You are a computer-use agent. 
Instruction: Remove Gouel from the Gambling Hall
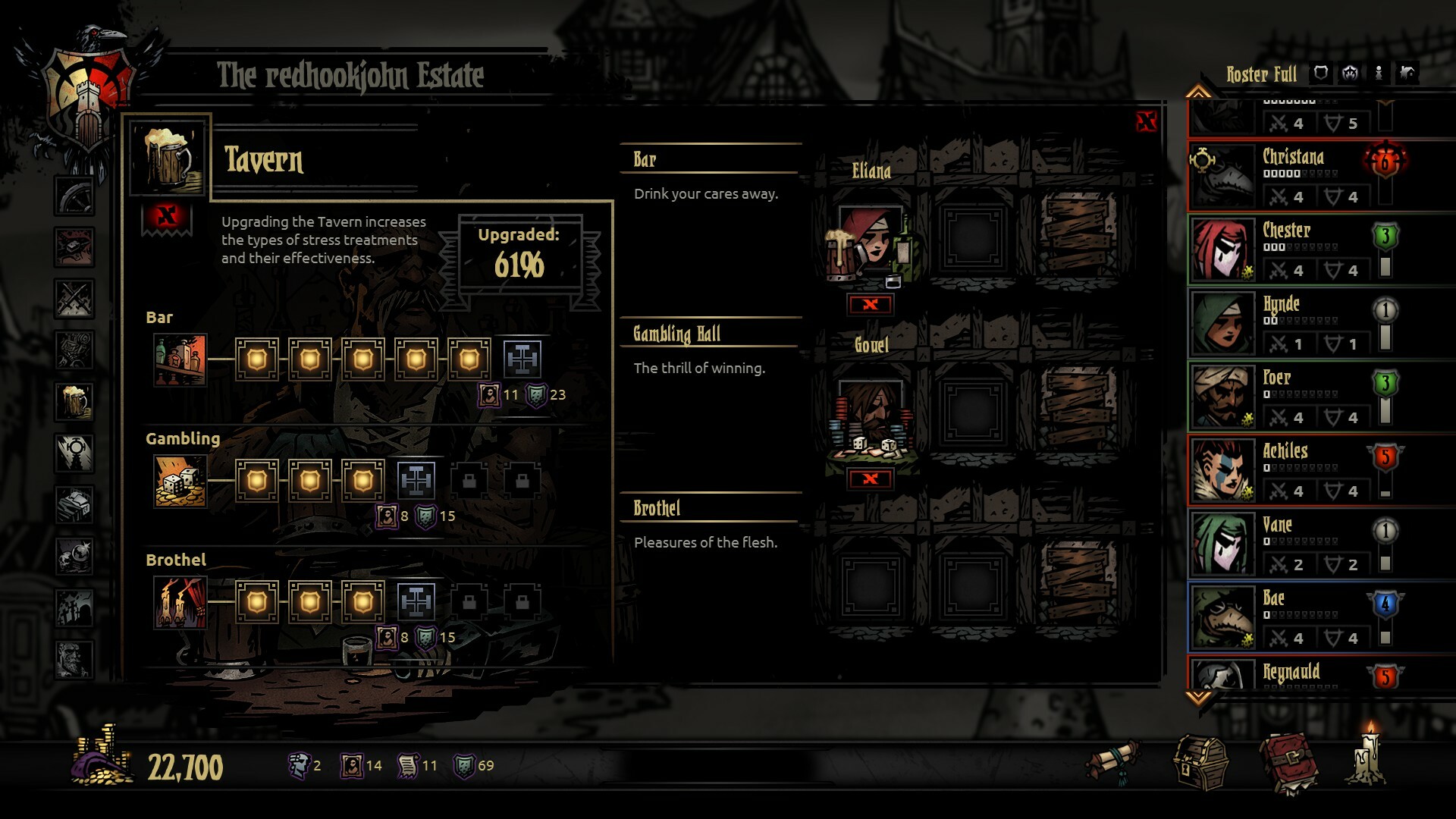[871, 479]
